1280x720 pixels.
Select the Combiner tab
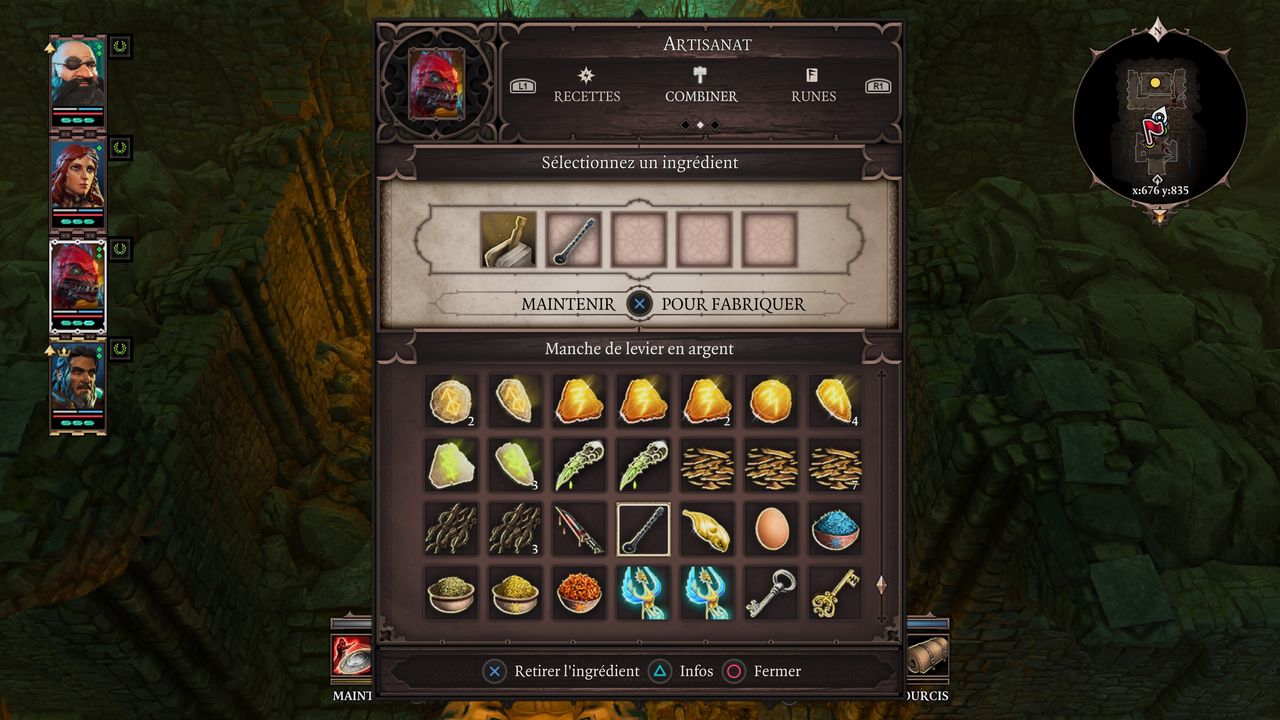coord(700,86)
